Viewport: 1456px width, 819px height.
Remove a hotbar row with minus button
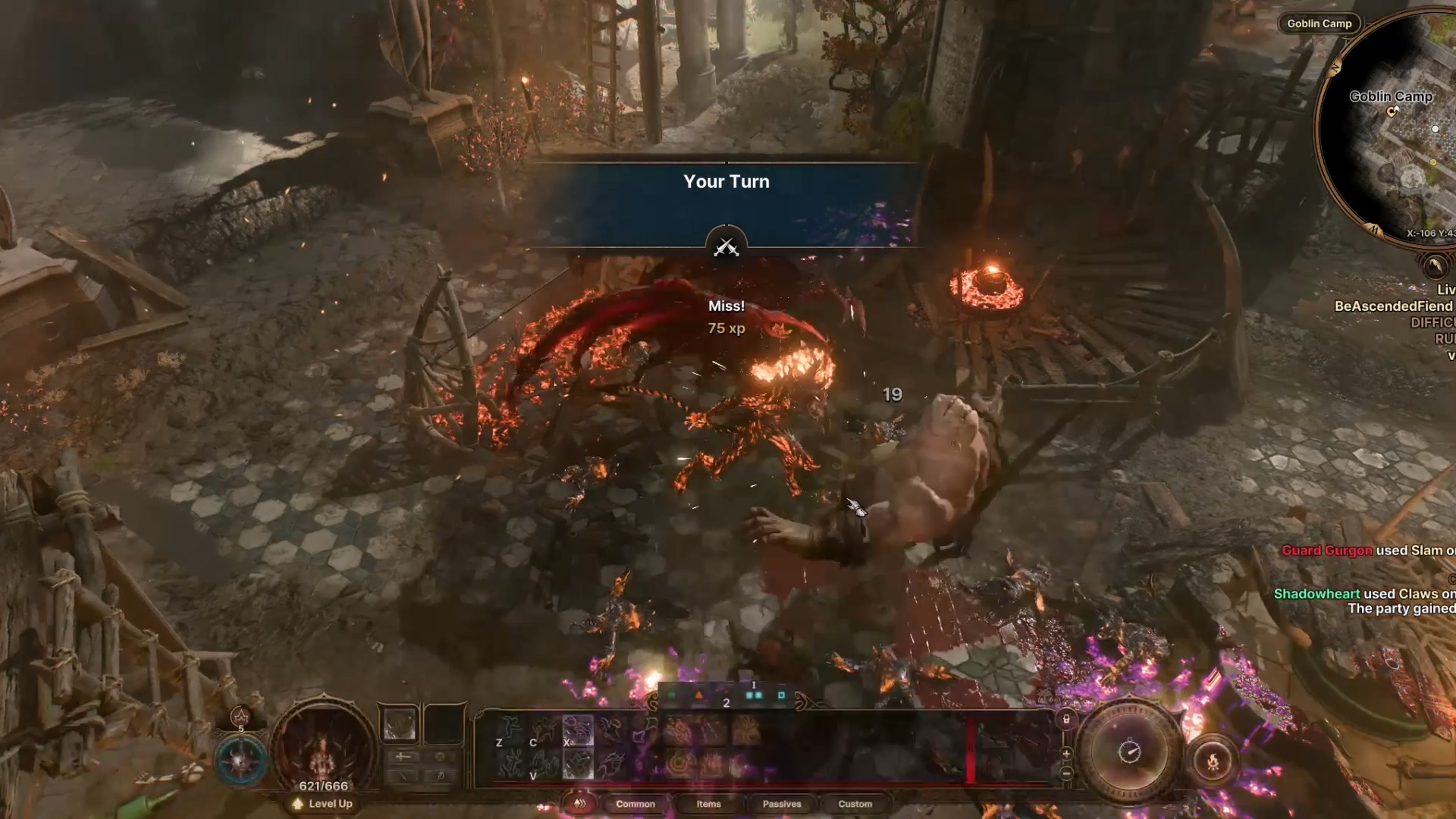pos(1066,773)
